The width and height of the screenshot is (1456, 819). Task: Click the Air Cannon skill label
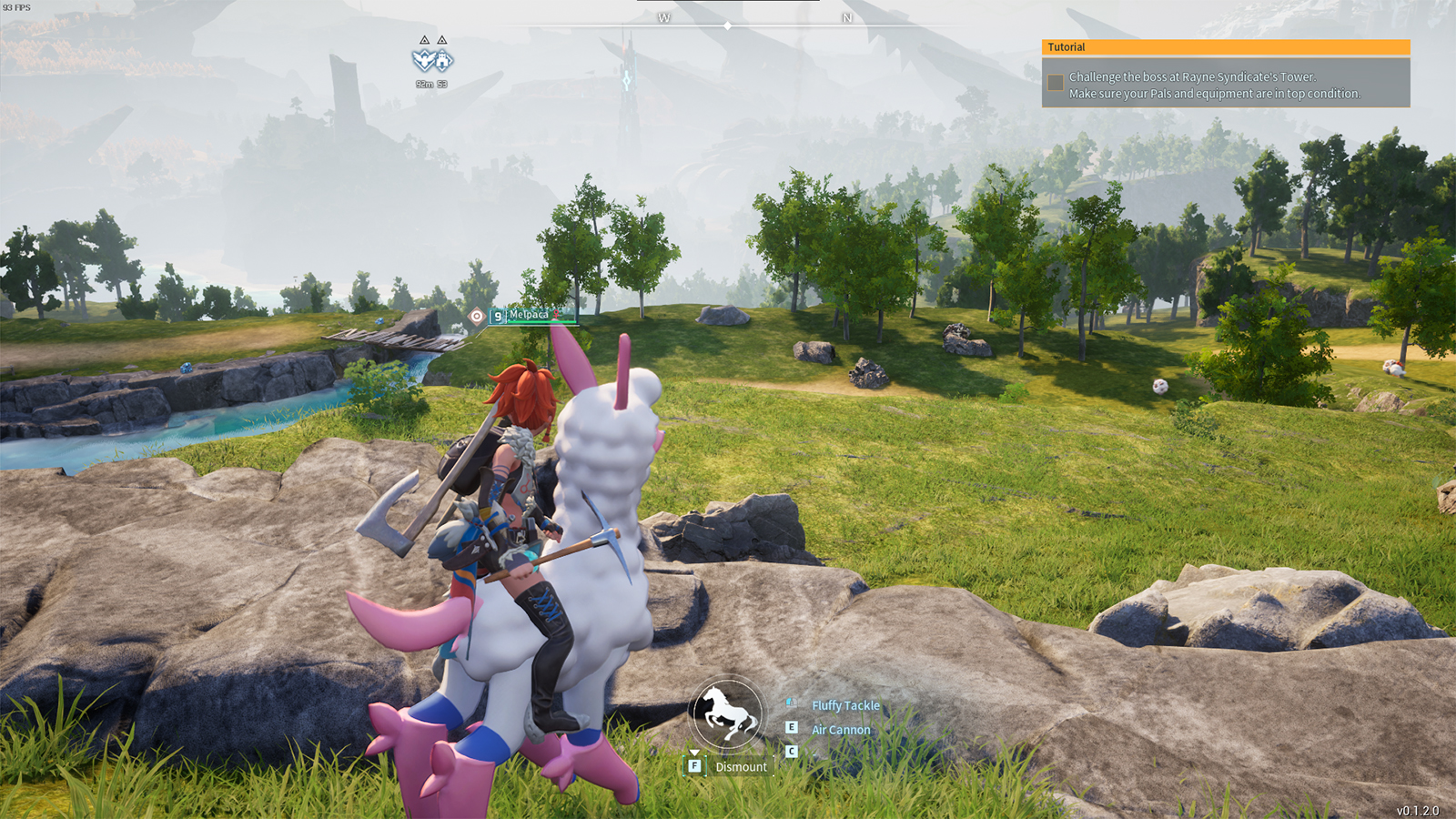point(841,729)
